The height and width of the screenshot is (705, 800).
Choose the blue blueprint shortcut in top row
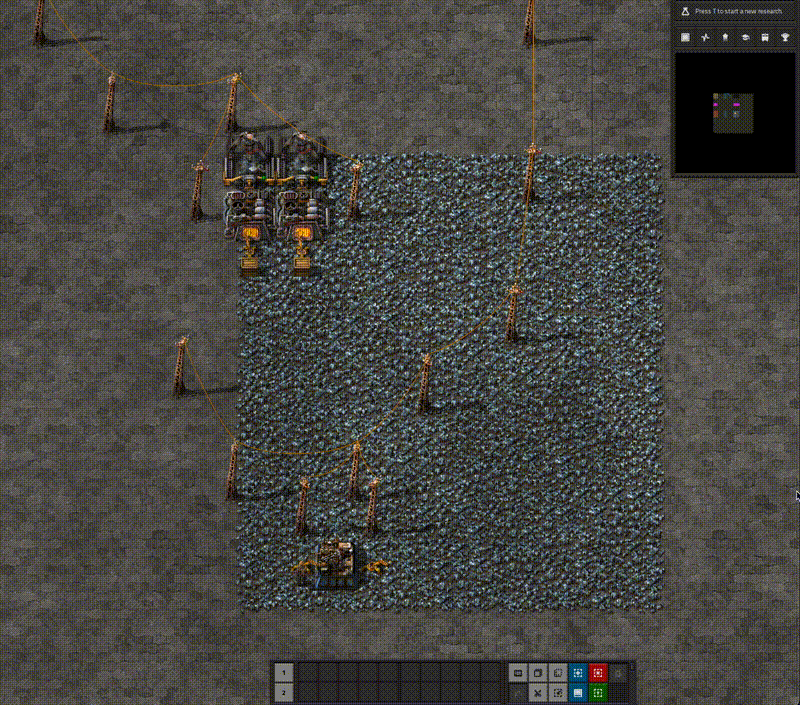click(x=578, y=673)
